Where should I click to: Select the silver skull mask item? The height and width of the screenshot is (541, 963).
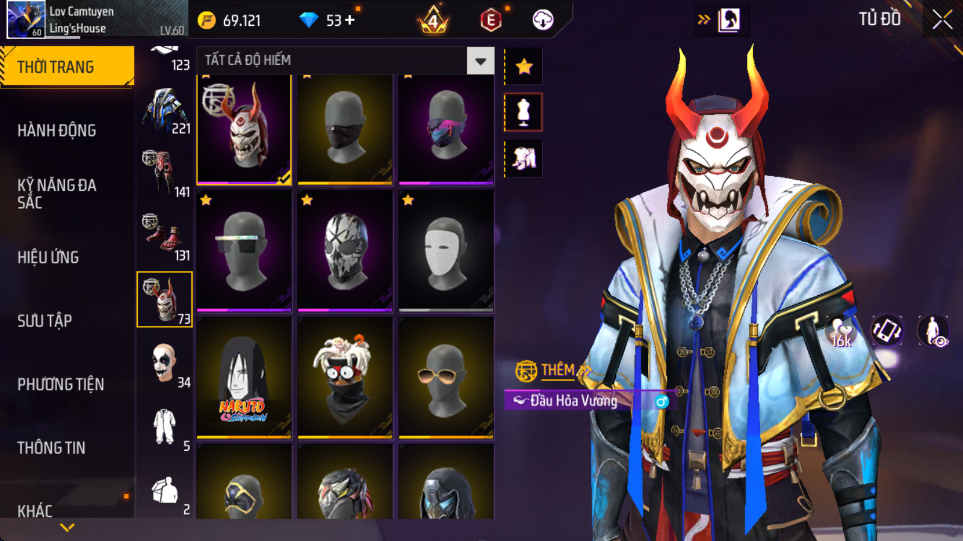coord(345,250)
